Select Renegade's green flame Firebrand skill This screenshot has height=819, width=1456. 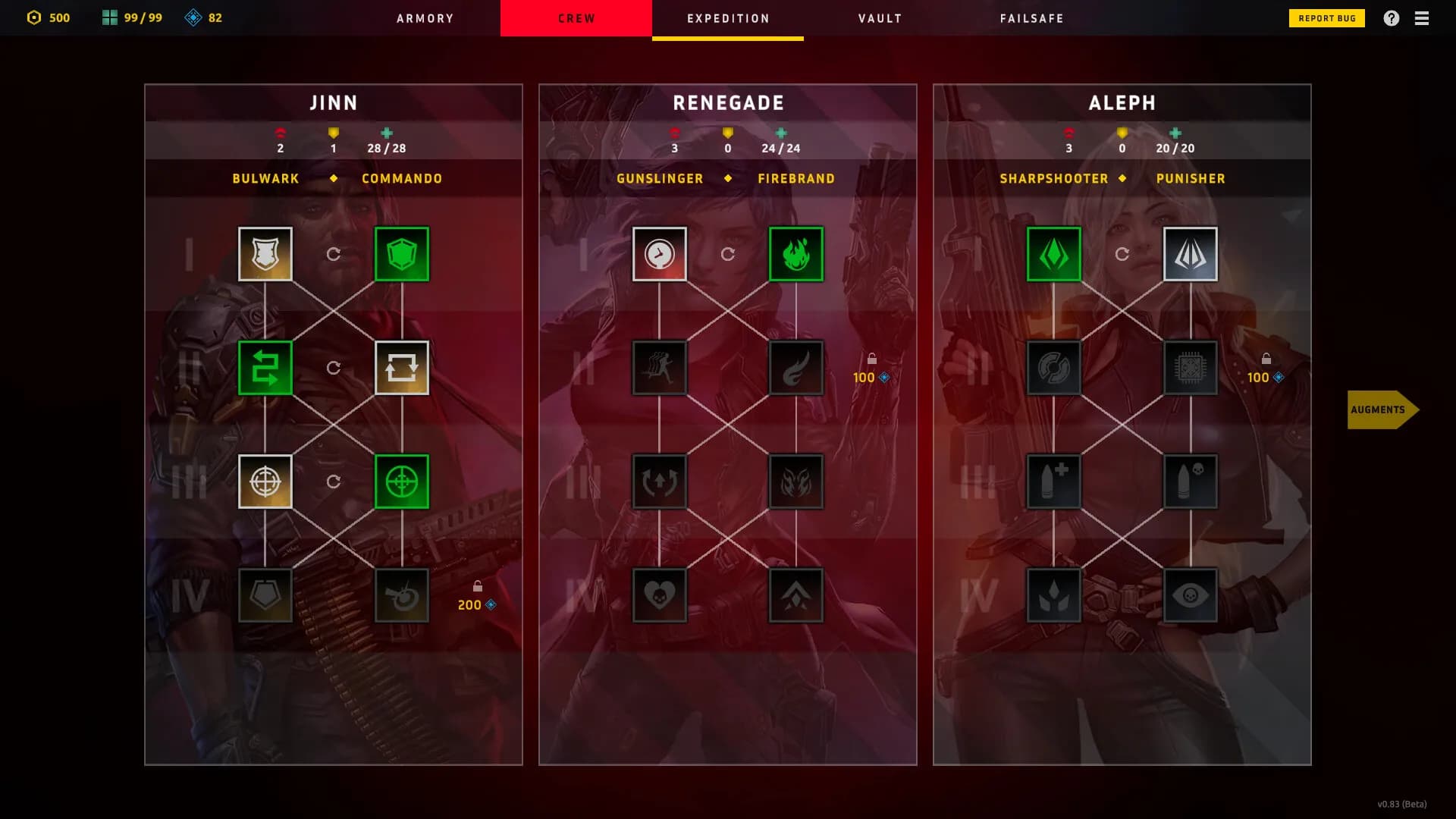795,253
